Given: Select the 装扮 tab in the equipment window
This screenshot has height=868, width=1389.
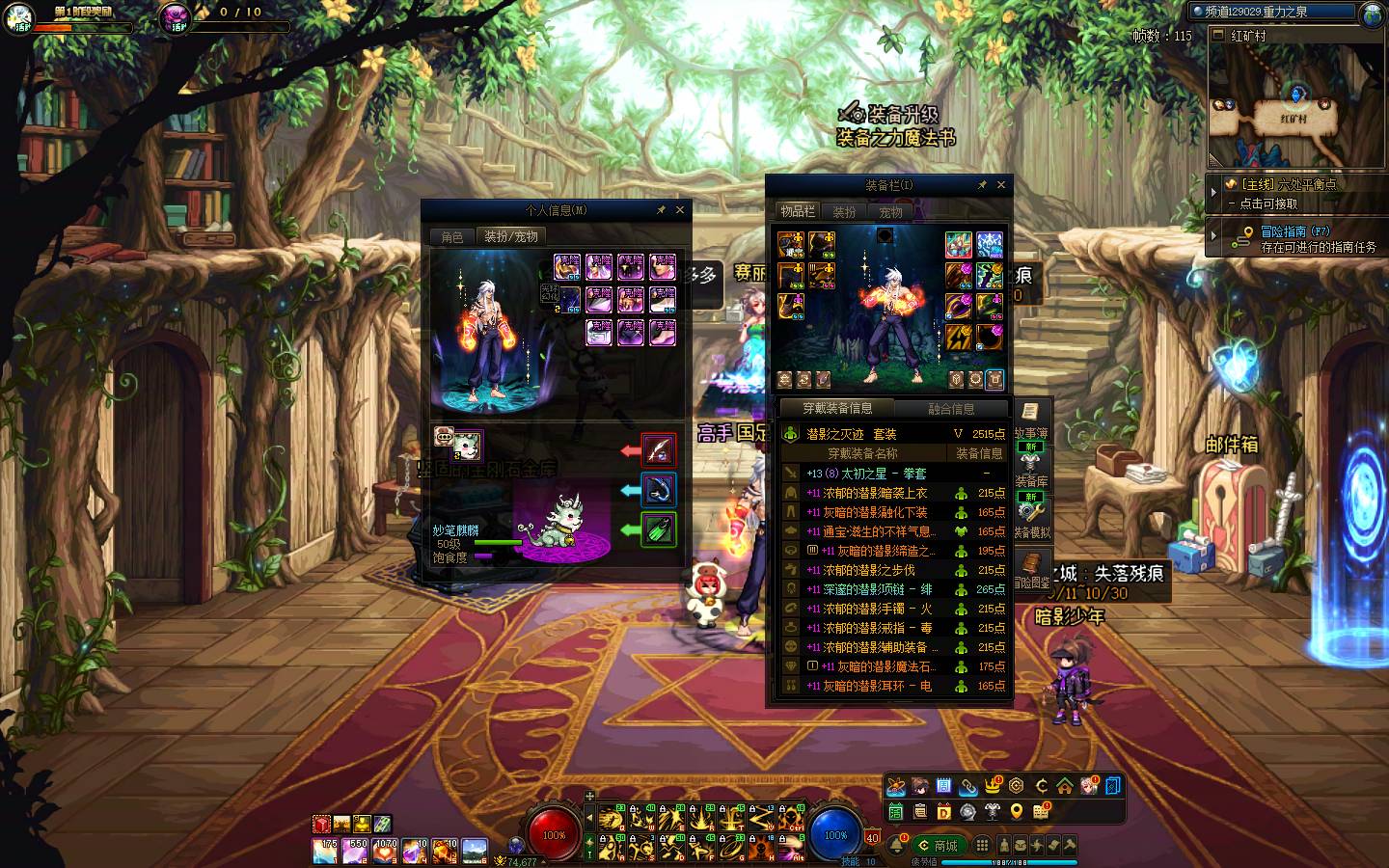Looking at the screenshot, I should pyautogui.click(x=844, y=212).
